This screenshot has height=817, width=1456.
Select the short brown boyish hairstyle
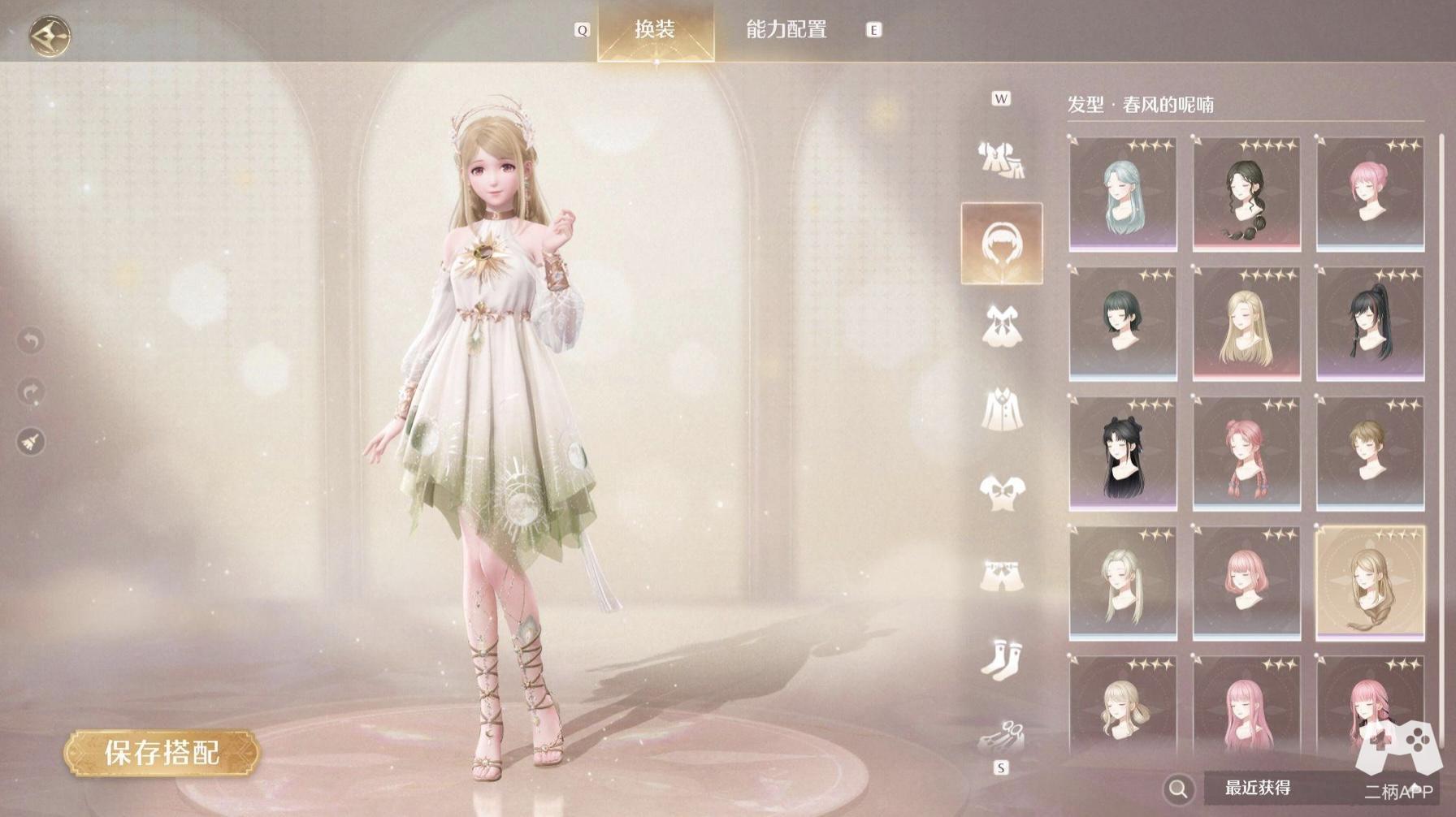1369,453
